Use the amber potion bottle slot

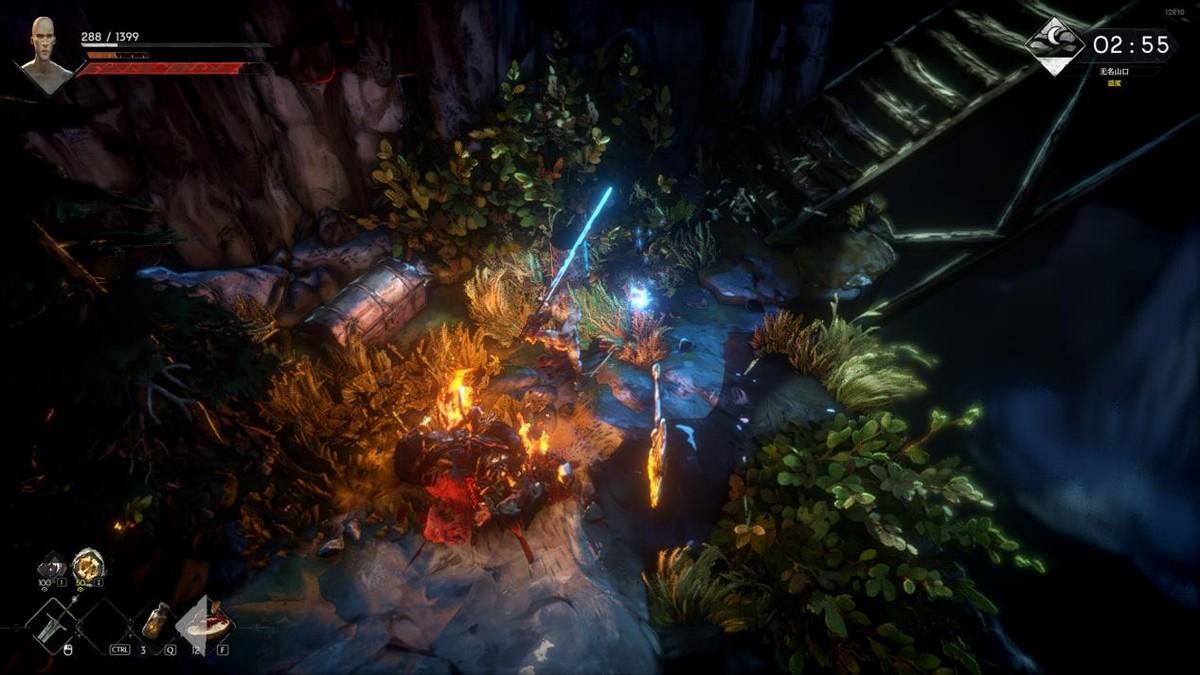pos(157,621)
